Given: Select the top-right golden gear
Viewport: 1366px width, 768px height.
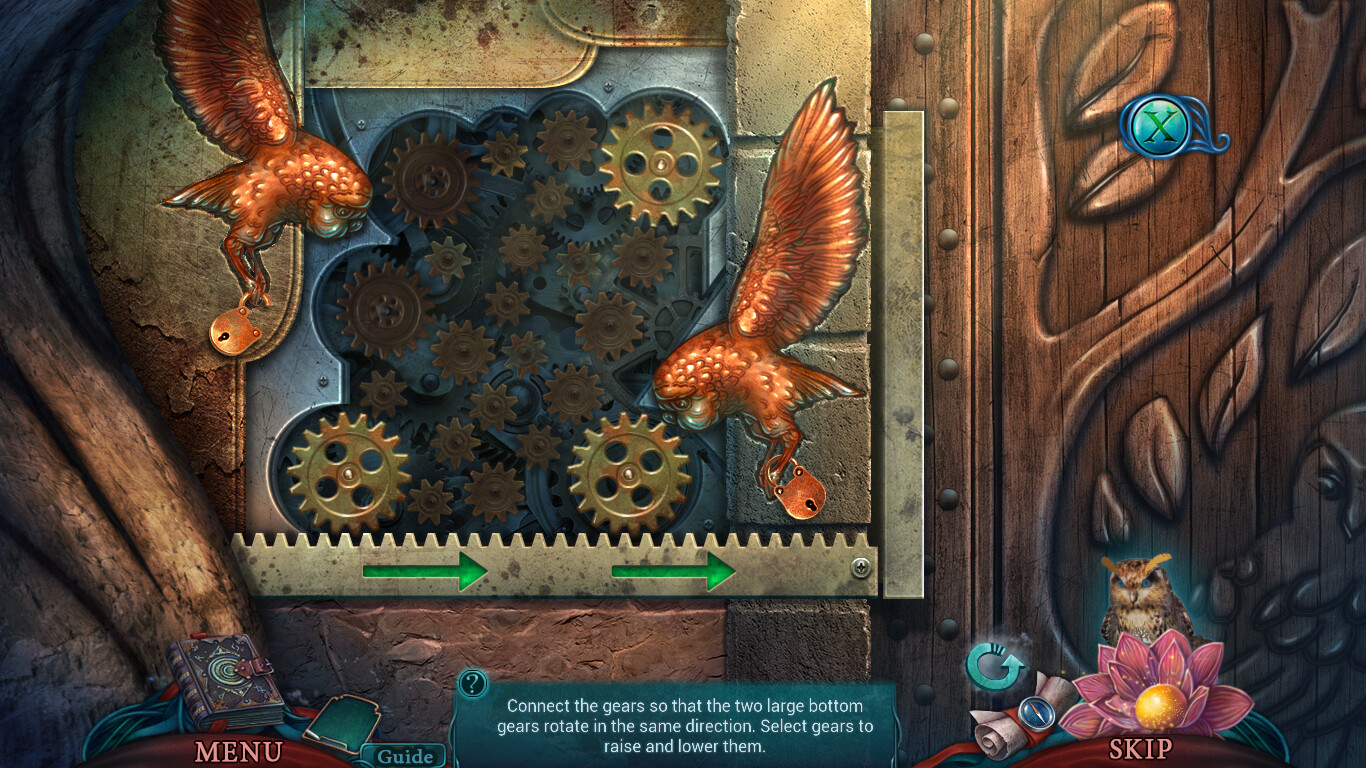Looking at the screenshot, I should pos(660,165).
